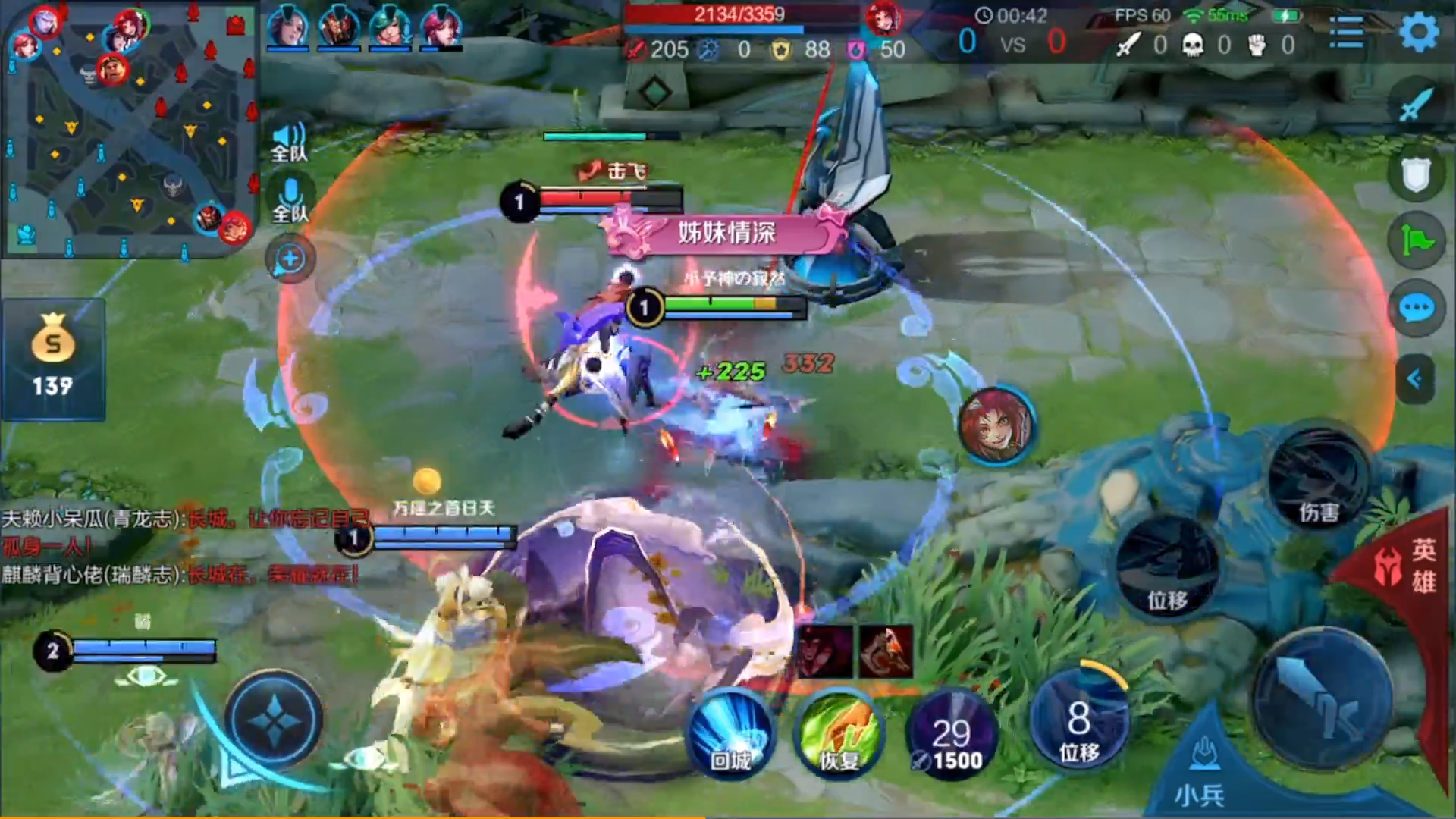Open the battlefield minimap
1456x819 pixels.
(x=129, y=129)
